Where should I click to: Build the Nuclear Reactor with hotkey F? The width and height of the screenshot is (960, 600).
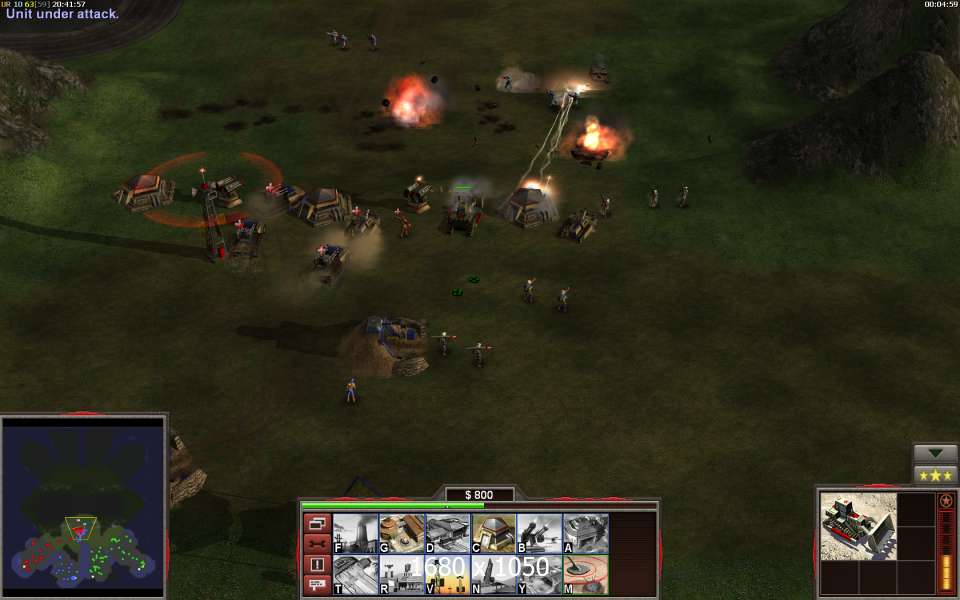coord(354,533)
